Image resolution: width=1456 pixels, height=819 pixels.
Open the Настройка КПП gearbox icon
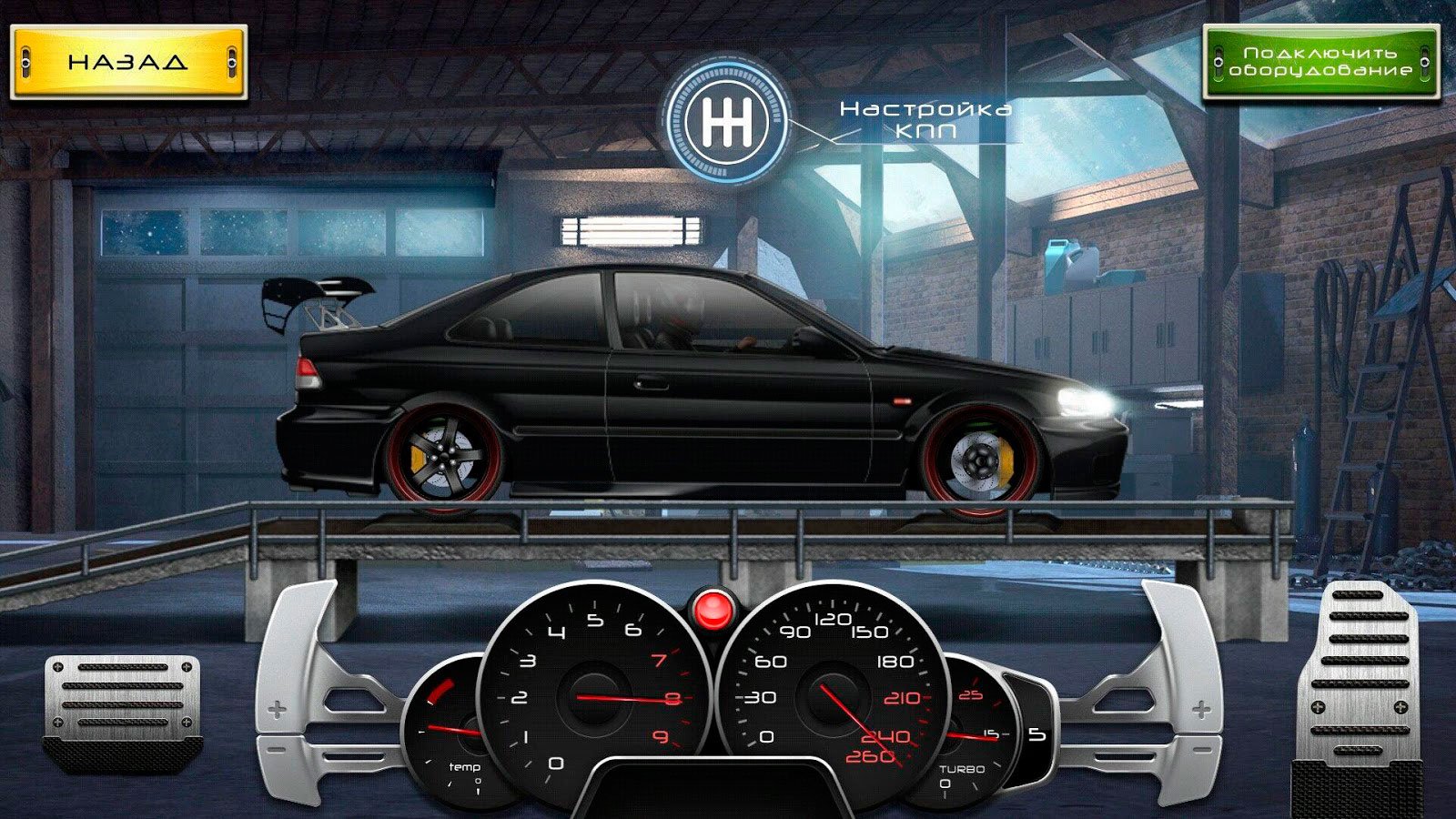pyautogui.click(x=726, y=122)
